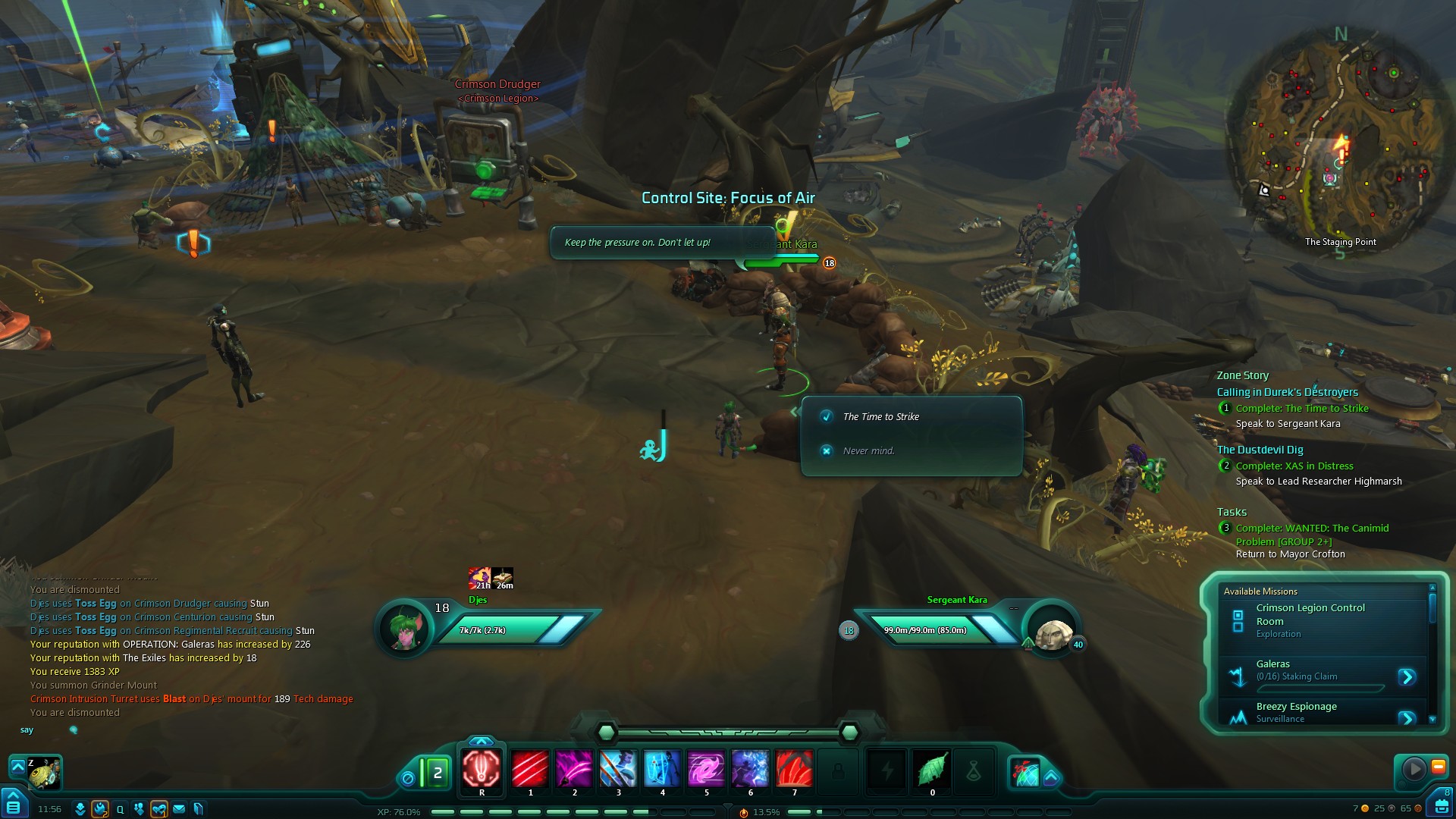
Task: Use the green leaf item in slot 0
Action: click(x=932, y=768)
